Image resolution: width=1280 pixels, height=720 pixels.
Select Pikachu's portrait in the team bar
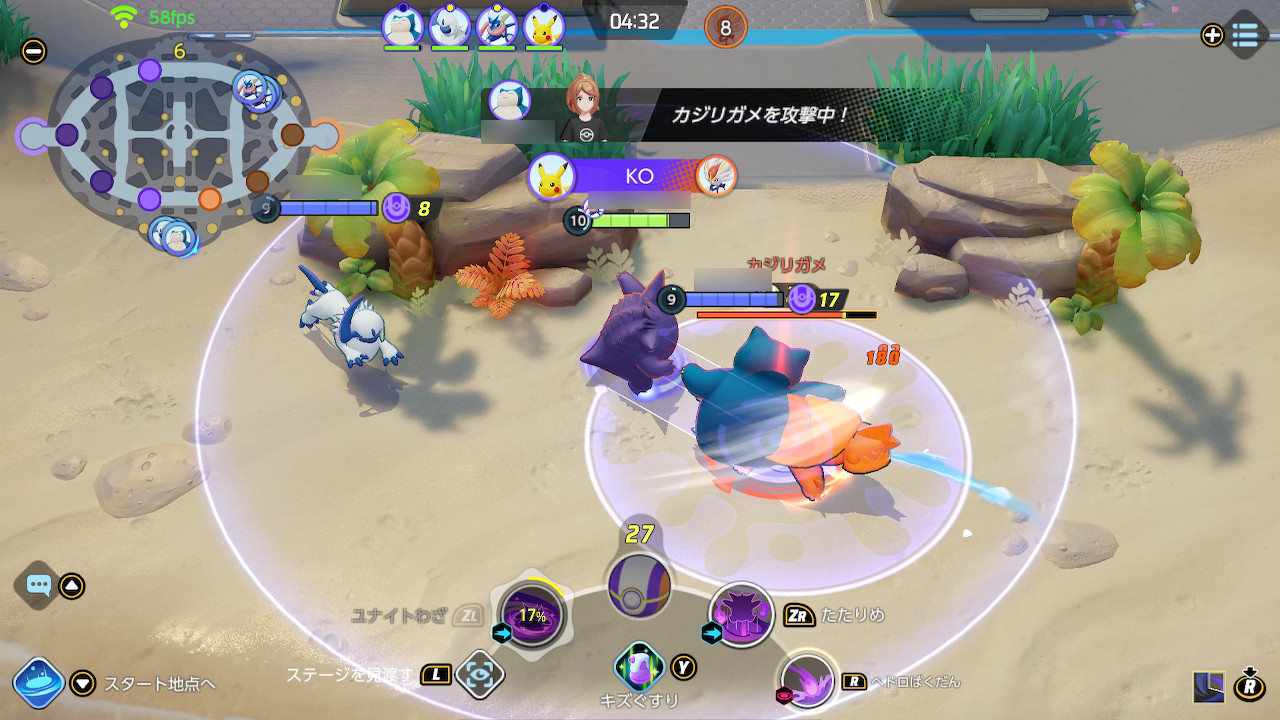[543, 27]
